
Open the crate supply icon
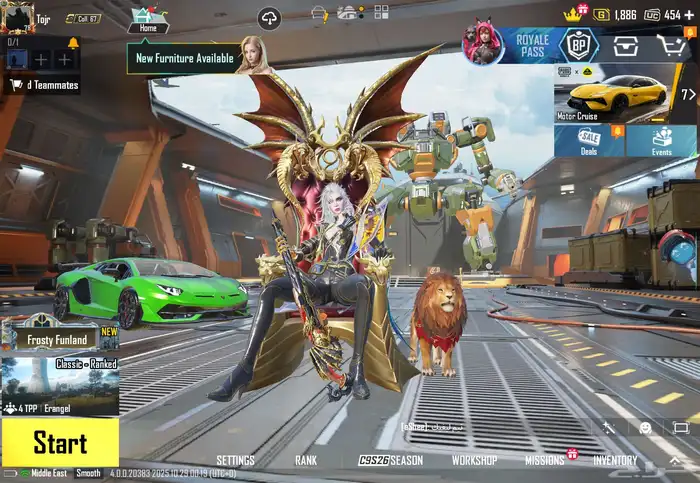(626, 46)
